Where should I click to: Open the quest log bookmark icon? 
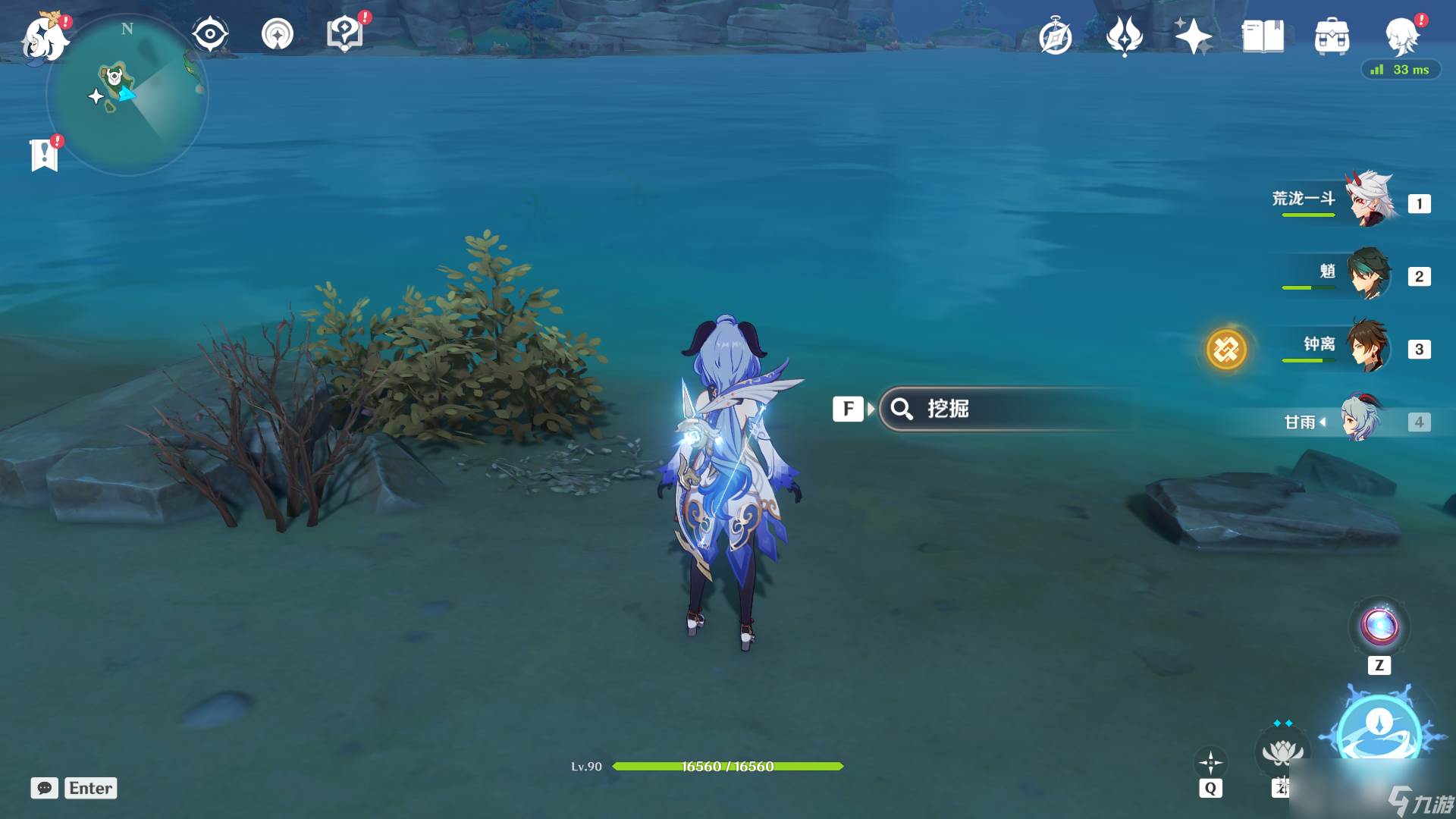tap(45, 155)
